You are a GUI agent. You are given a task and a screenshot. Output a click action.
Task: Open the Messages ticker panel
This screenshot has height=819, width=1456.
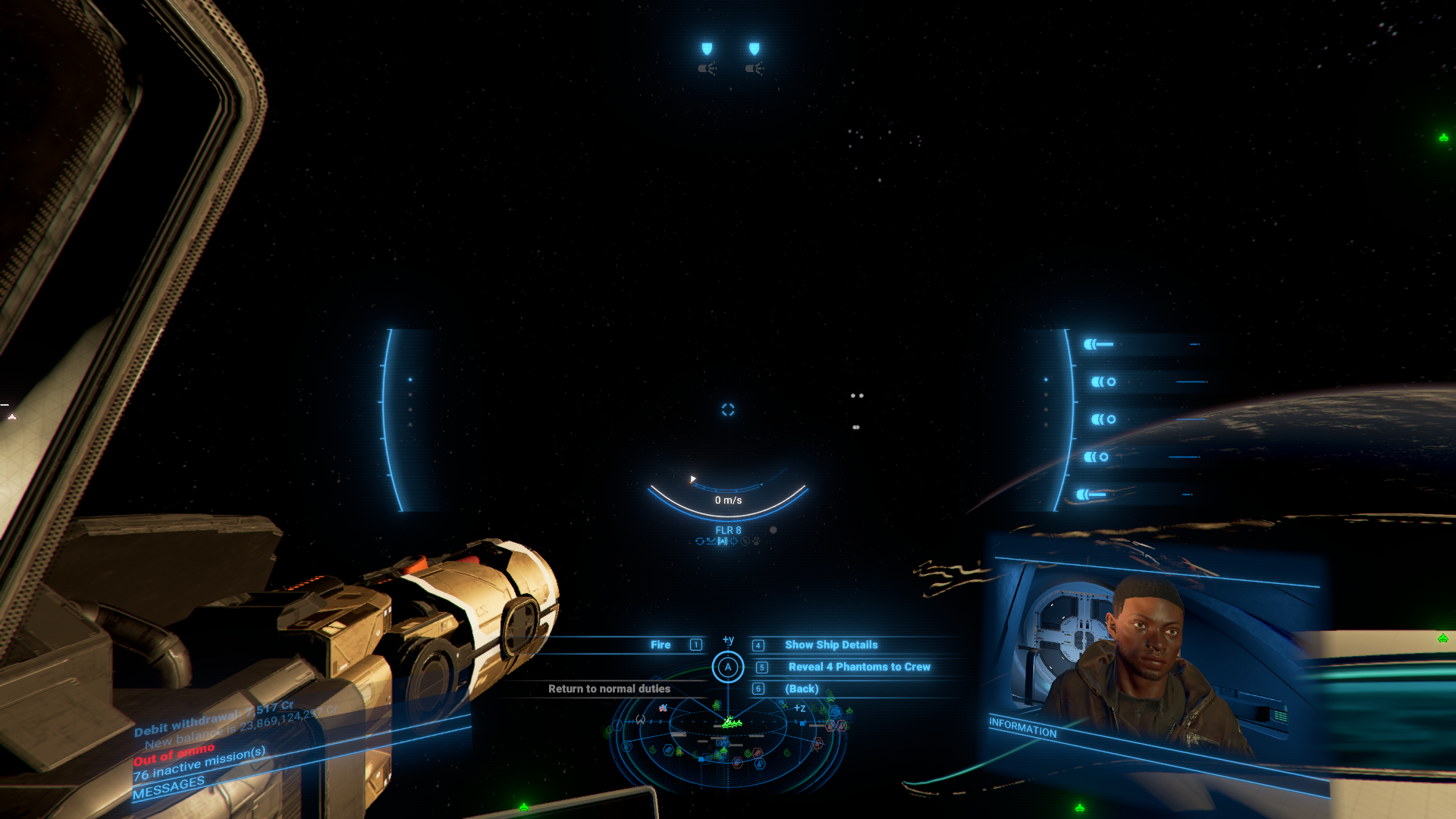coord(168,788)
